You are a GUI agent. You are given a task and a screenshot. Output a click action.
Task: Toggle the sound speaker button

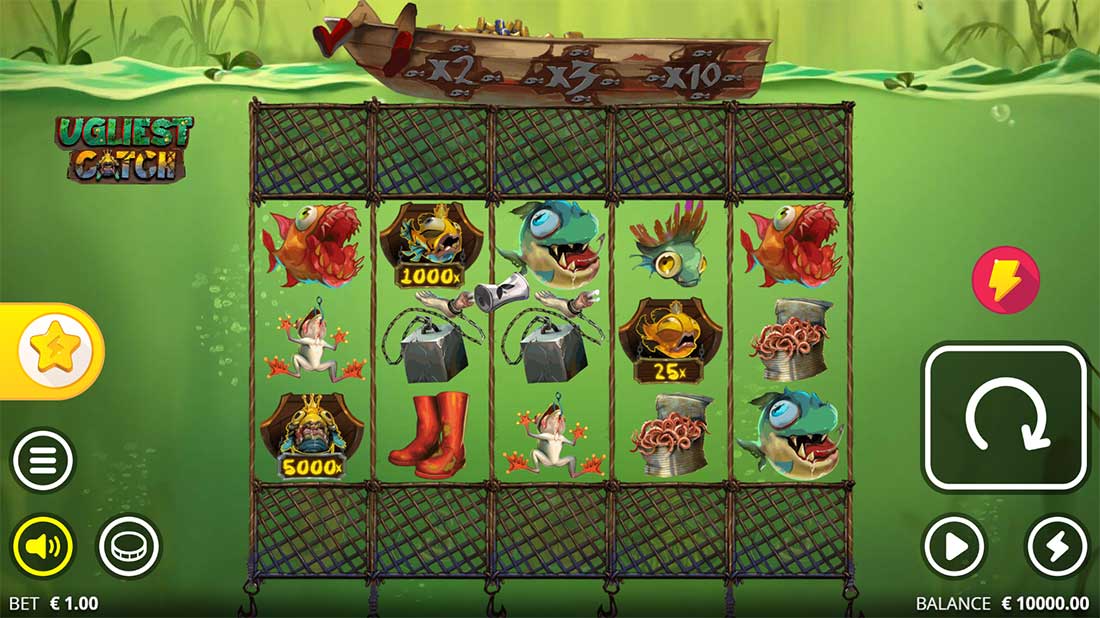click(x=43, y=547)
